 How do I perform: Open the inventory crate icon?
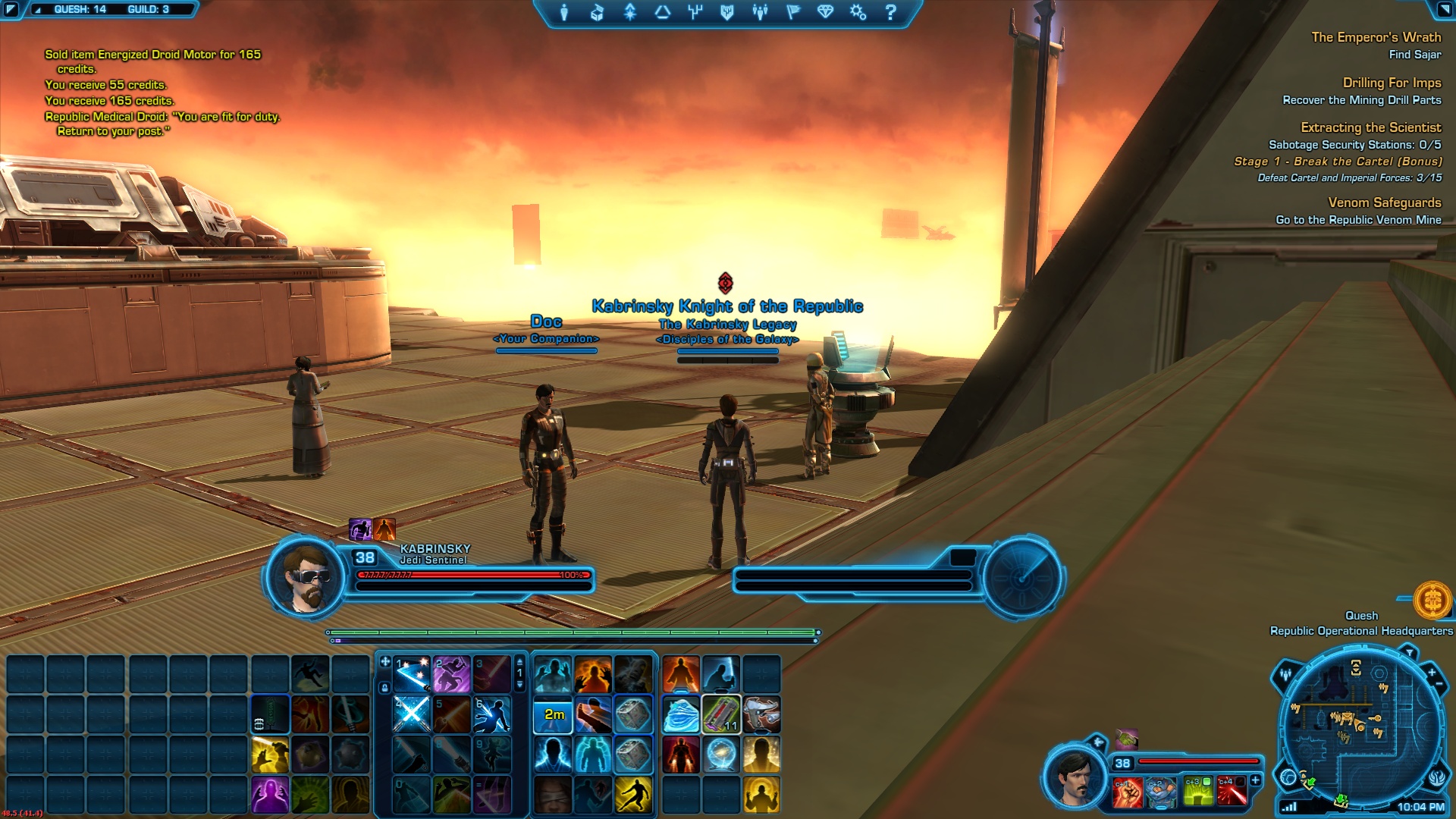click(596, 12)
